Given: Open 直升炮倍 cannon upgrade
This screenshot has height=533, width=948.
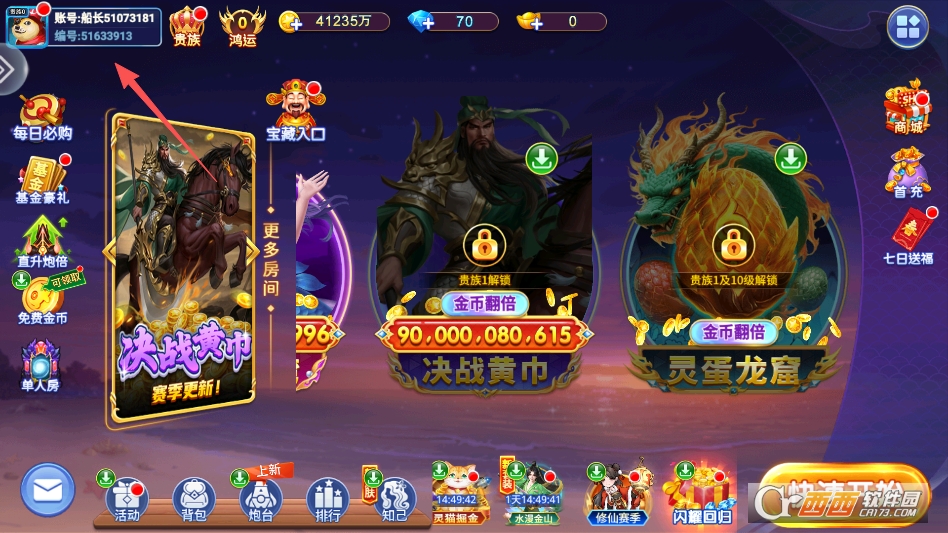Looking at the screenshot, I should (x=42, y=242).
